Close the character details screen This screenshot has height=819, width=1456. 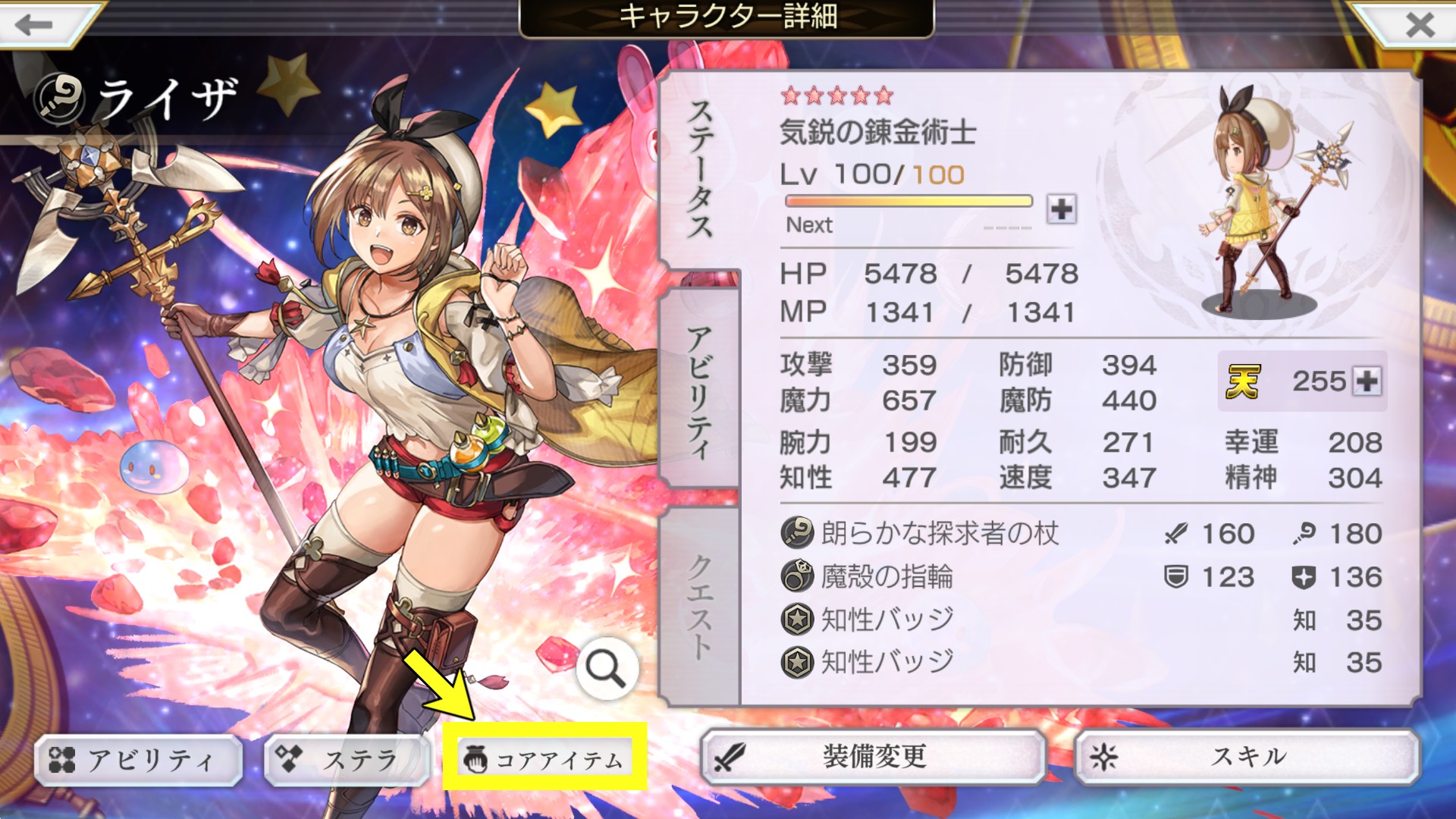coord(1420,24)
